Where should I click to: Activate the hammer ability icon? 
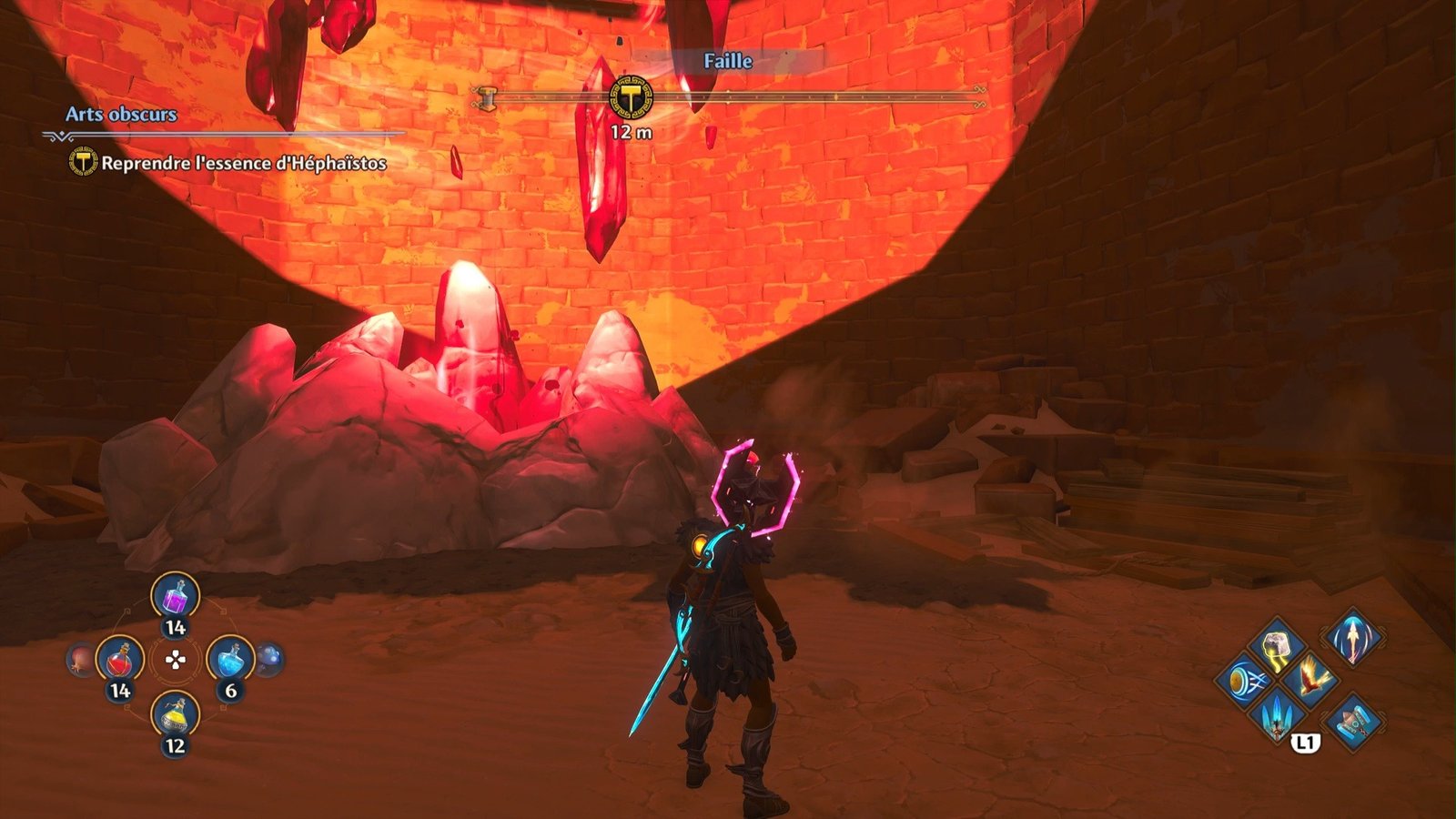[x=1352, y=722]
